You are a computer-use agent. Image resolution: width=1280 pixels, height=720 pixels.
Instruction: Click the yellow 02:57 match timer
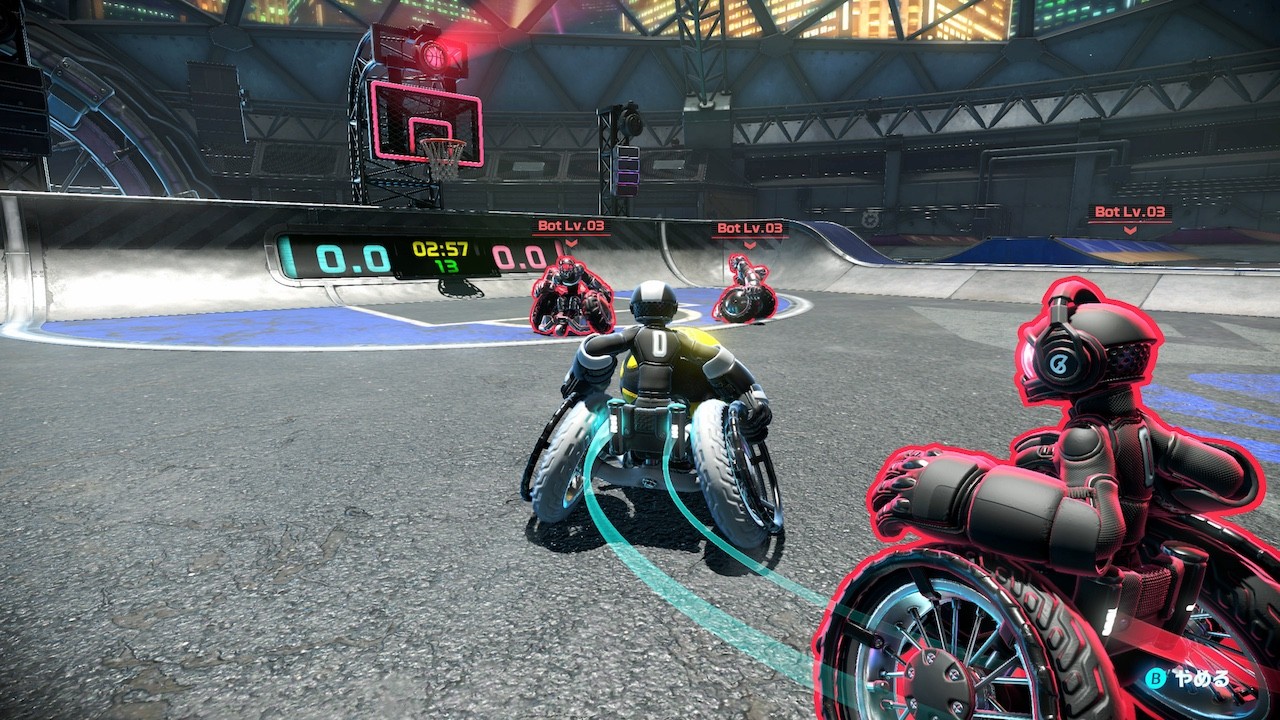(439, 248)
